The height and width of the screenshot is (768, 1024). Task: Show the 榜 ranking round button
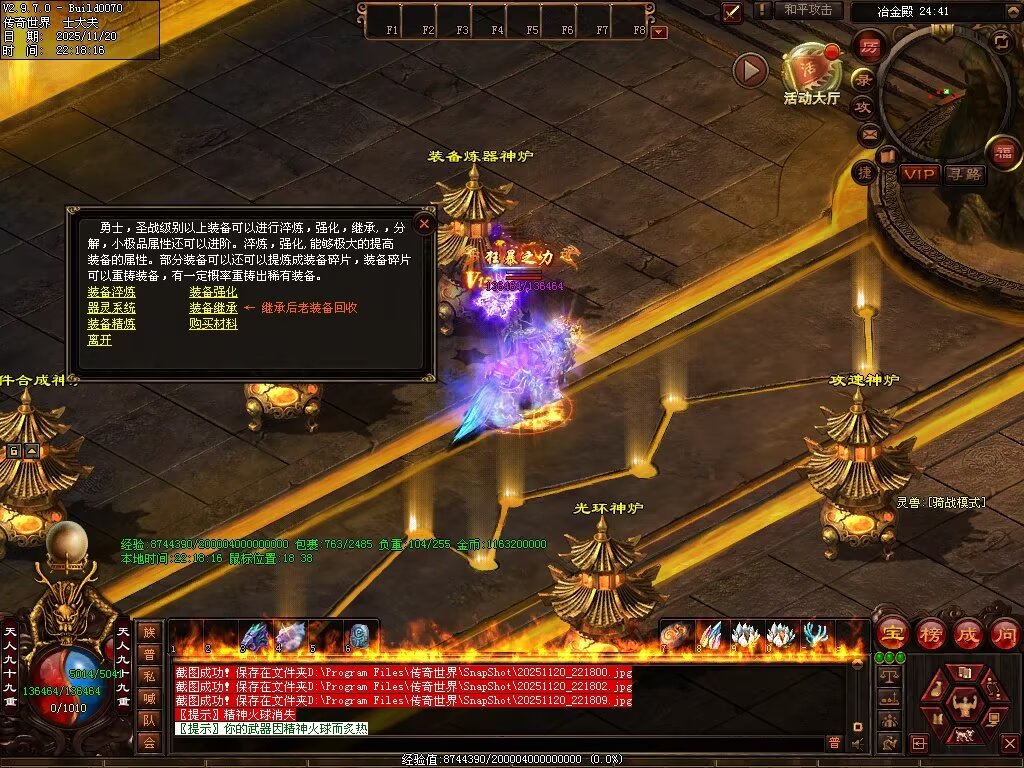(930, 633)
